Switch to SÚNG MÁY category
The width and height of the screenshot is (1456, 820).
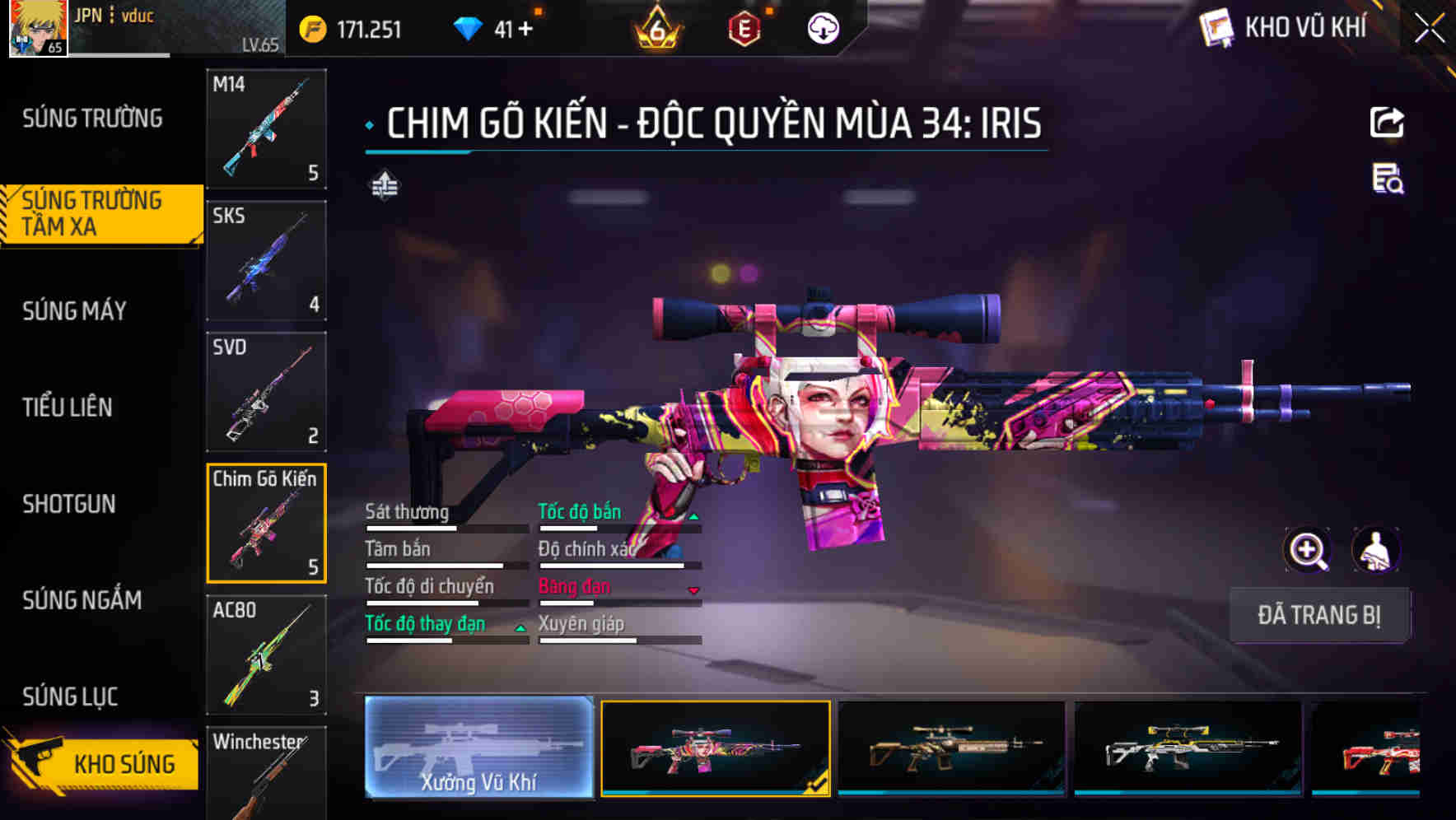pyautogui.click(x=74, y=310)
